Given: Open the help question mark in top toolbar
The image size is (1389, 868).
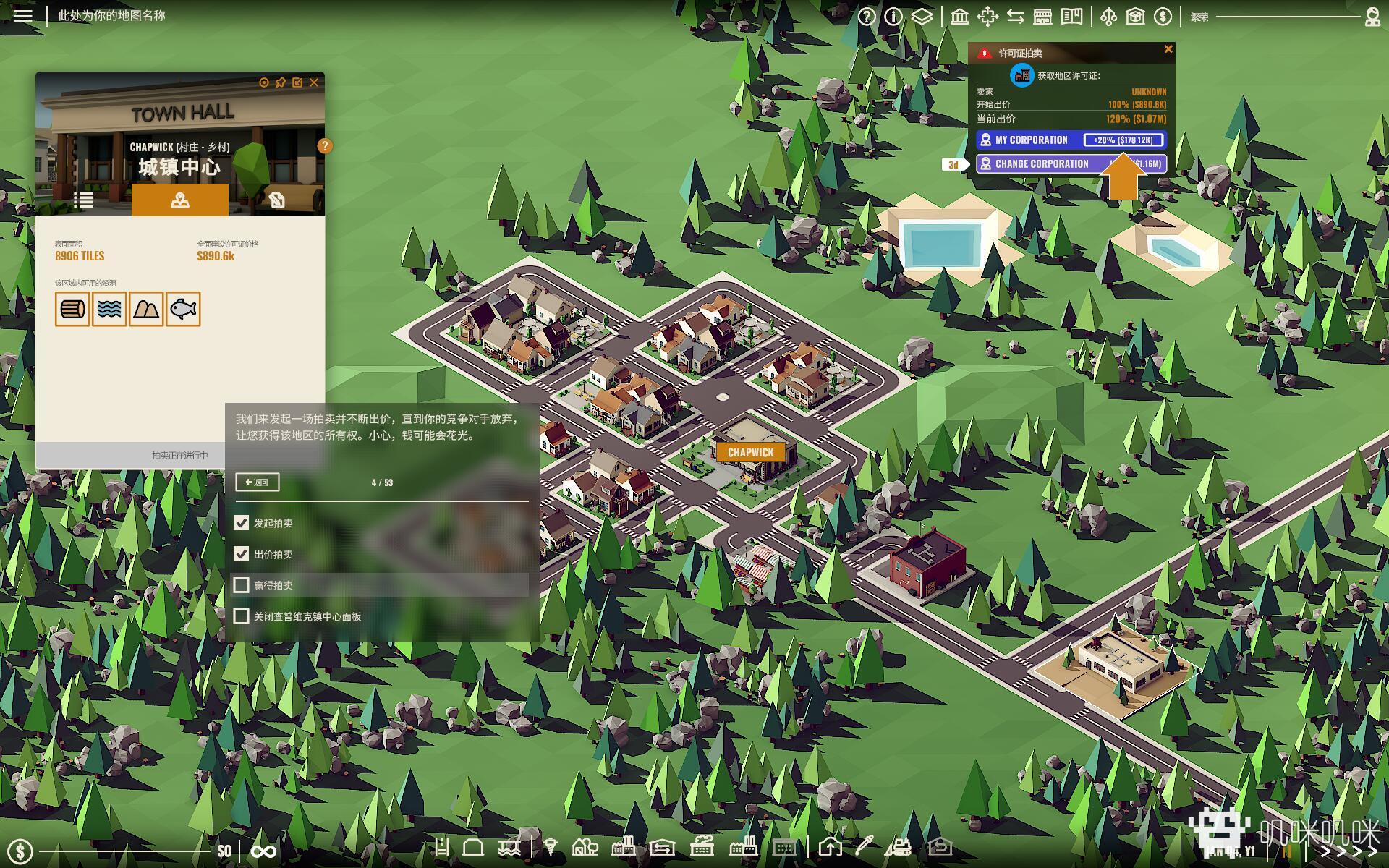Looking at the screenshot, I should tap(867, 17).
